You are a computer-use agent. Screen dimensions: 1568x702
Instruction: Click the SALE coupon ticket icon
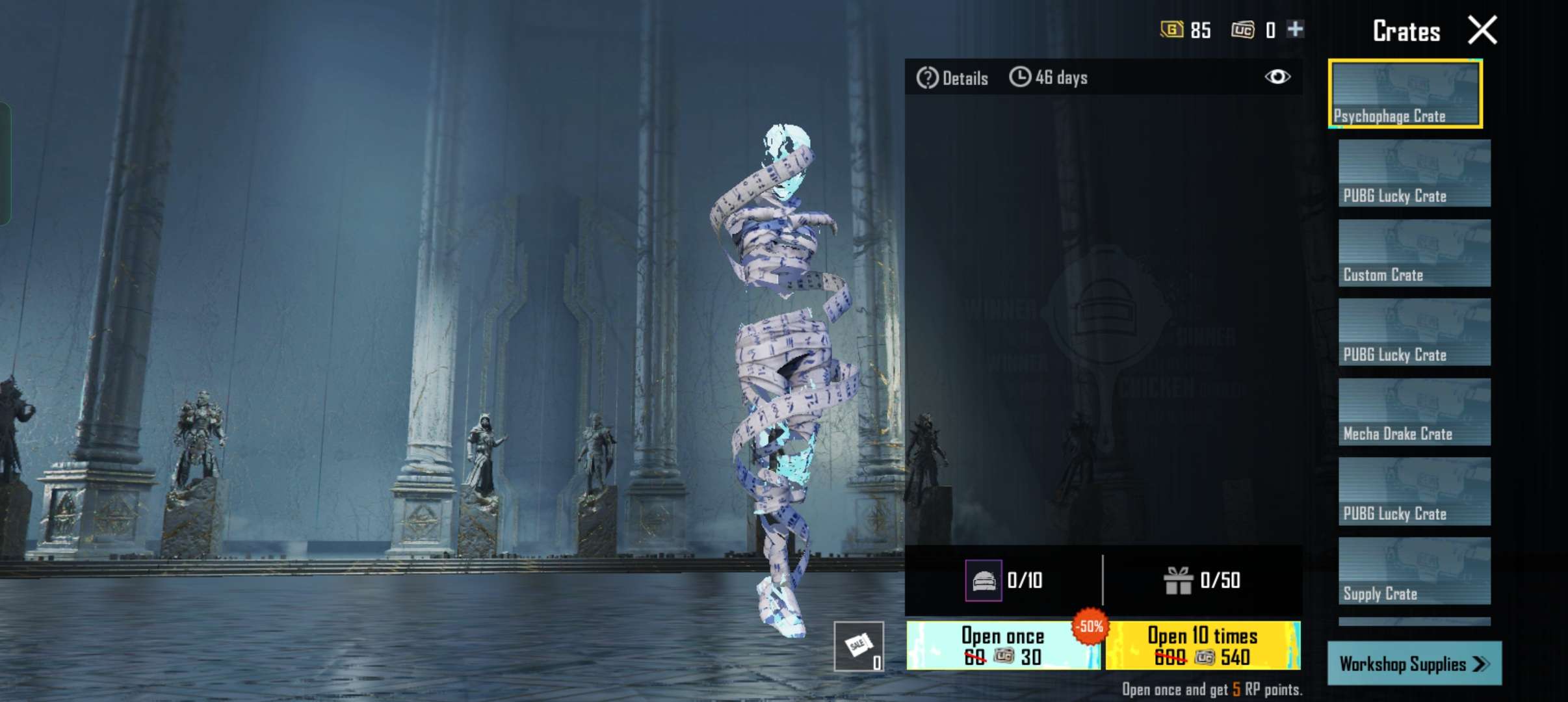pyautogui.click(x=859, y=645)
